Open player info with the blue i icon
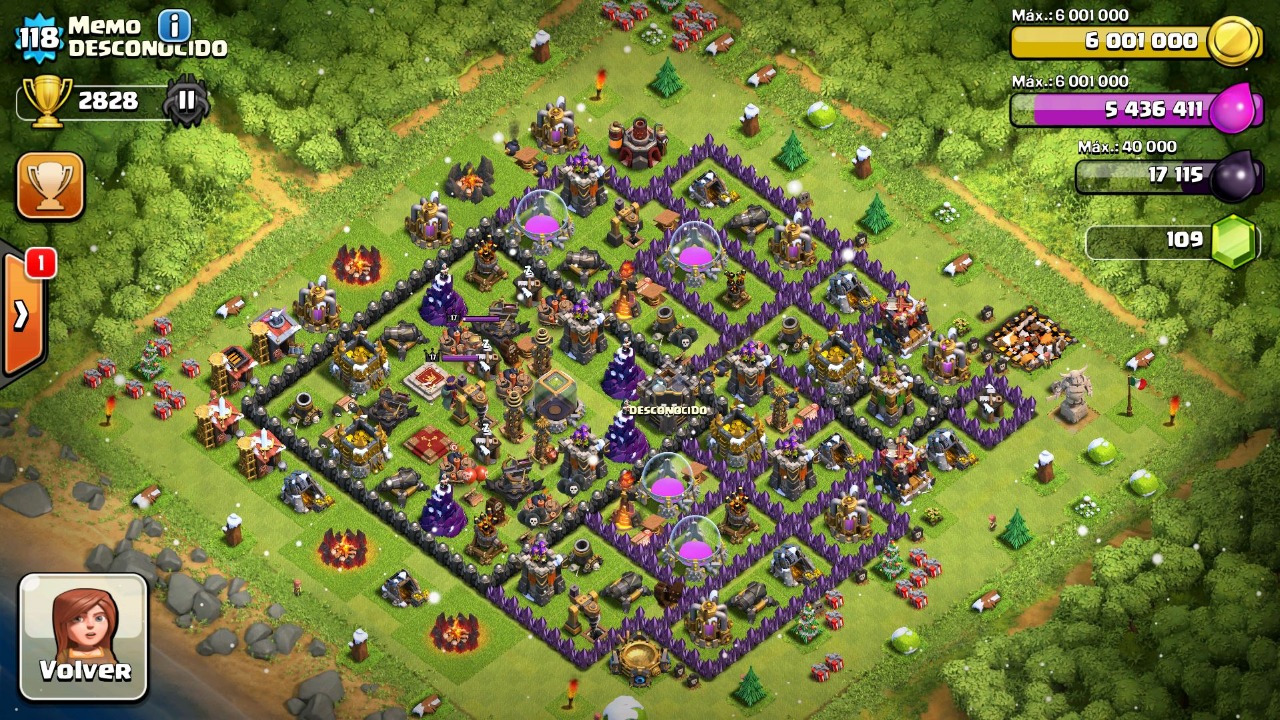The image size is (1280, 720). tap(175, 24)
